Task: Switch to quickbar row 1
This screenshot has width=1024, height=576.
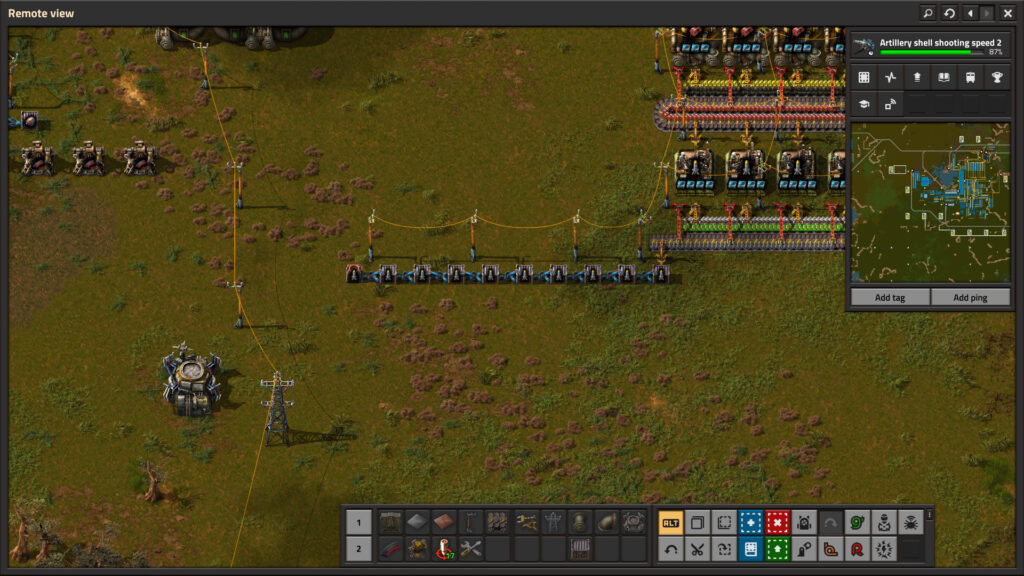Action: [x=358, y=522]
